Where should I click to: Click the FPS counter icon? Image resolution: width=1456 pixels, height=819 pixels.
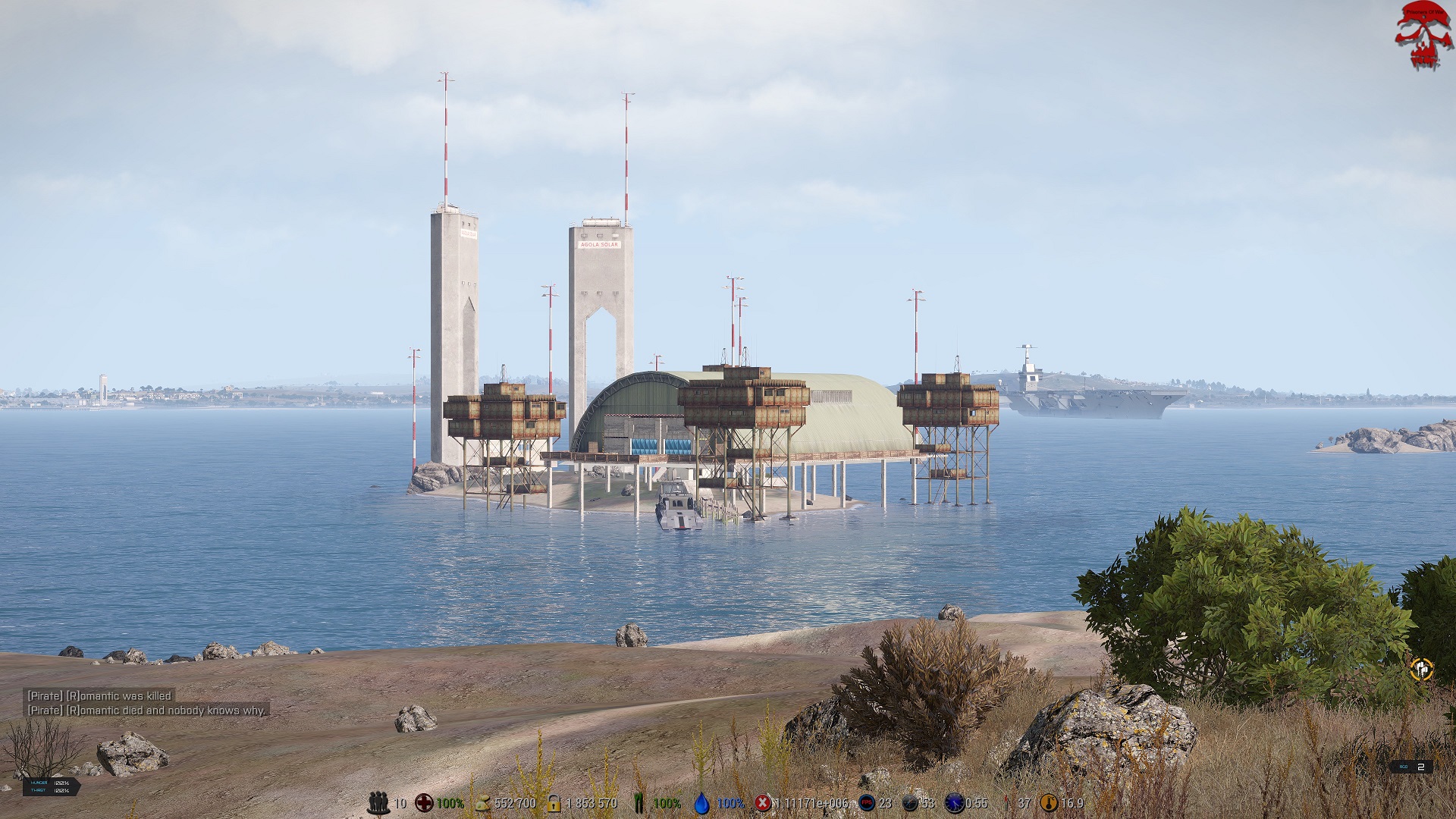click(866, 803)
